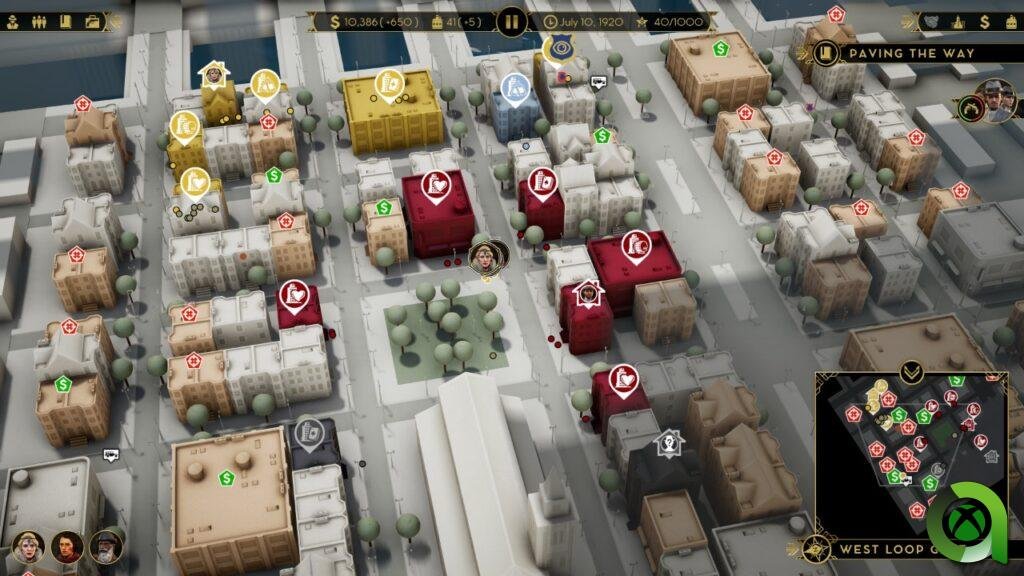Open the gang members group icon
The width and height of the screenshot is (1024, 576).
point(38,21)
